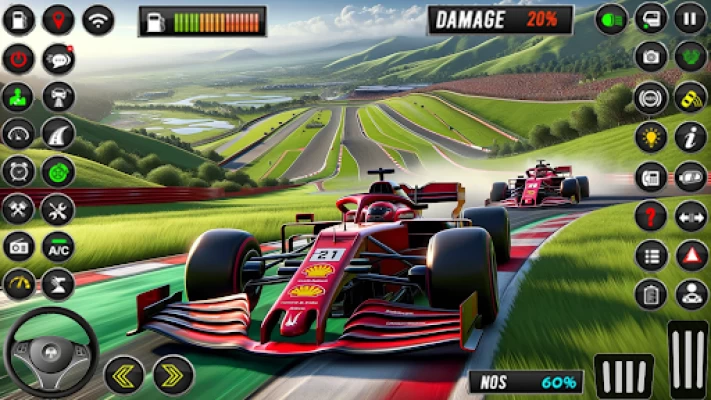Click the right yellow chevron arrow
The height and width of the screenshot is (400, 711).
tap(173, 374)
